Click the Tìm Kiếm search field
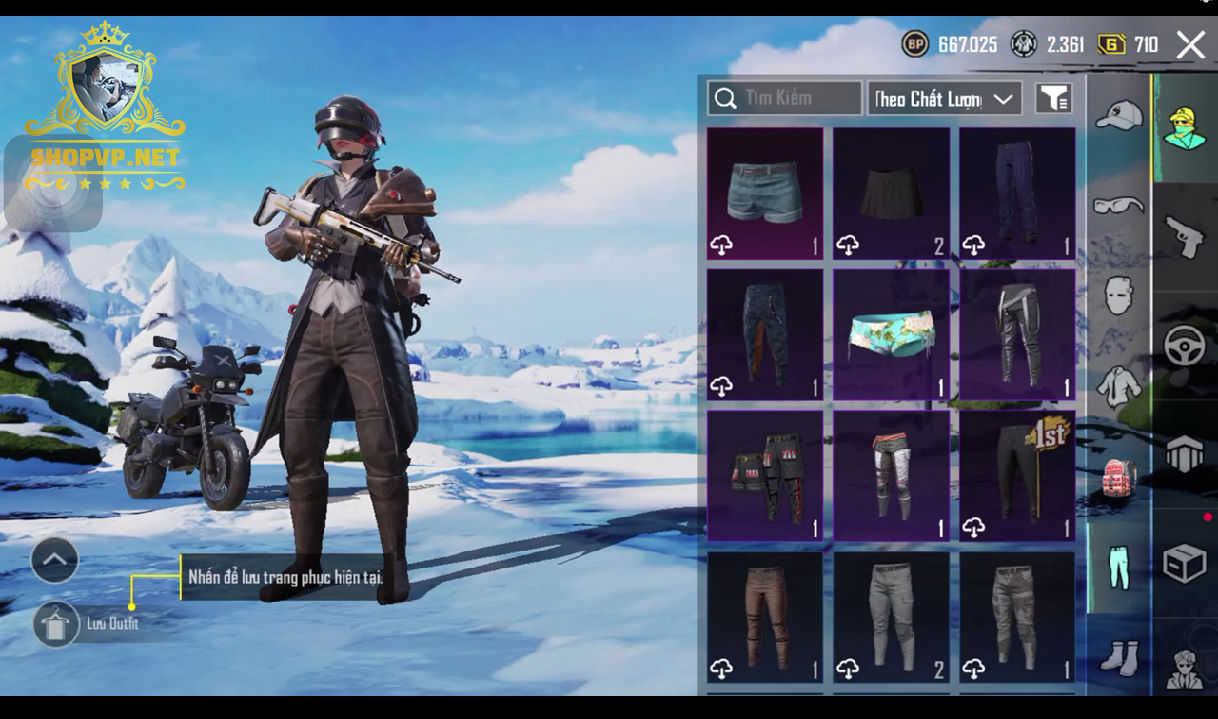The height and width of the screenshot is (719, 1218). click(x=784, y=98)
